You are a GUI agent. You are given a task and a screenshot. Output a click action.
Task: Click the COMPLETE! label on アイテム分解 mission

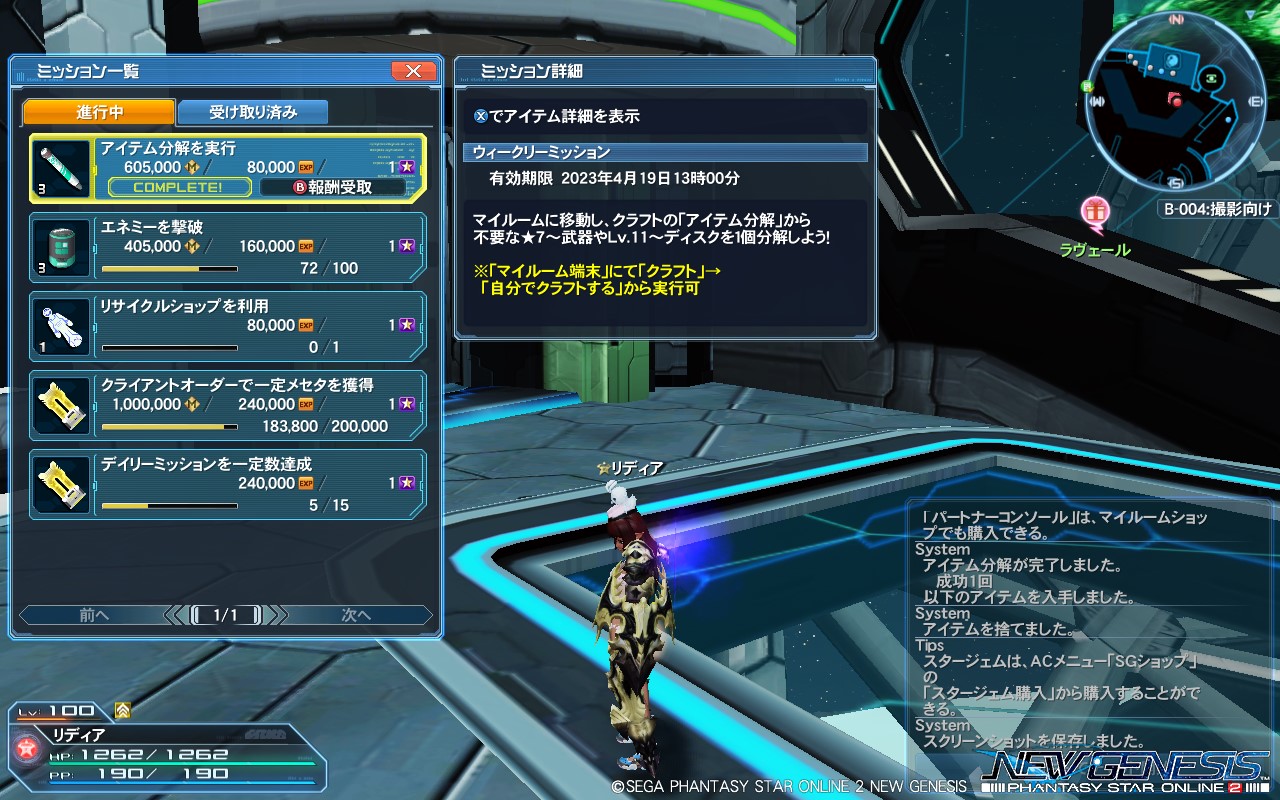coord(179,186)
